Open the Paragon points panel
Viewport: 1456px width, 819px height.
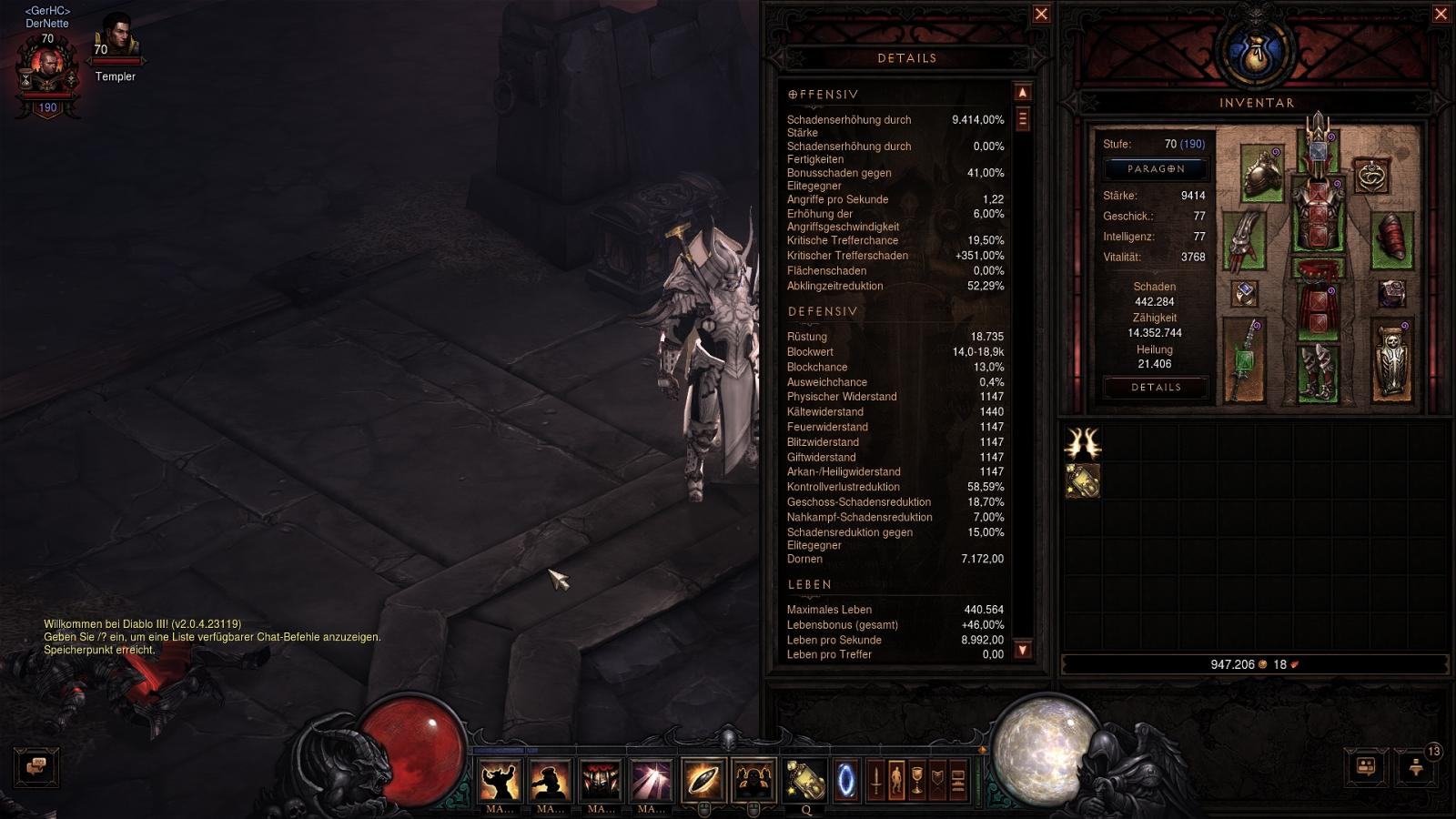[x=1156, y=169]
